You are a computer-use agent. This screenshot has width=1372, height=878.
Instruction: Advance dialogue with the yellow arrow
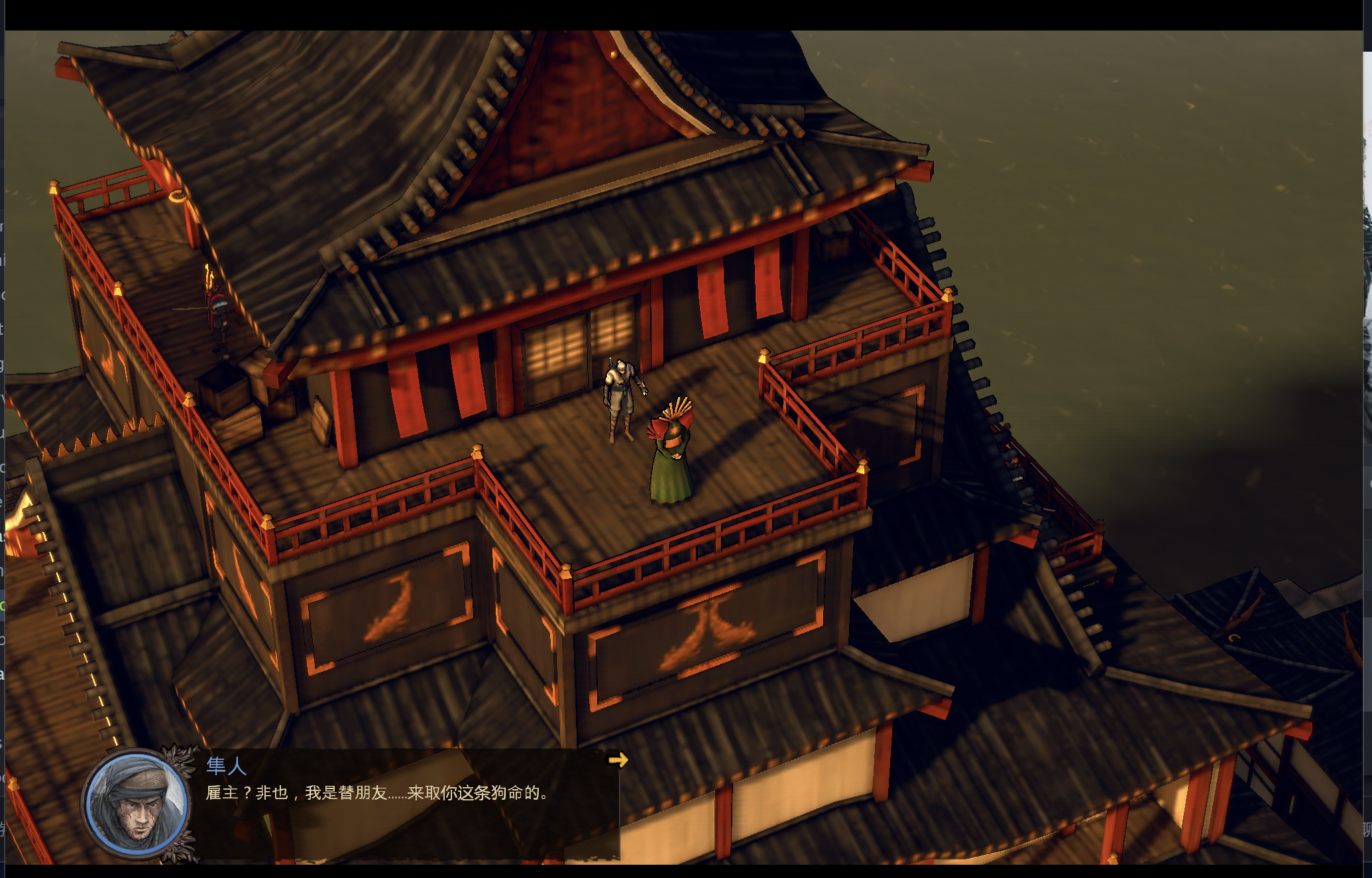(618, 760)
